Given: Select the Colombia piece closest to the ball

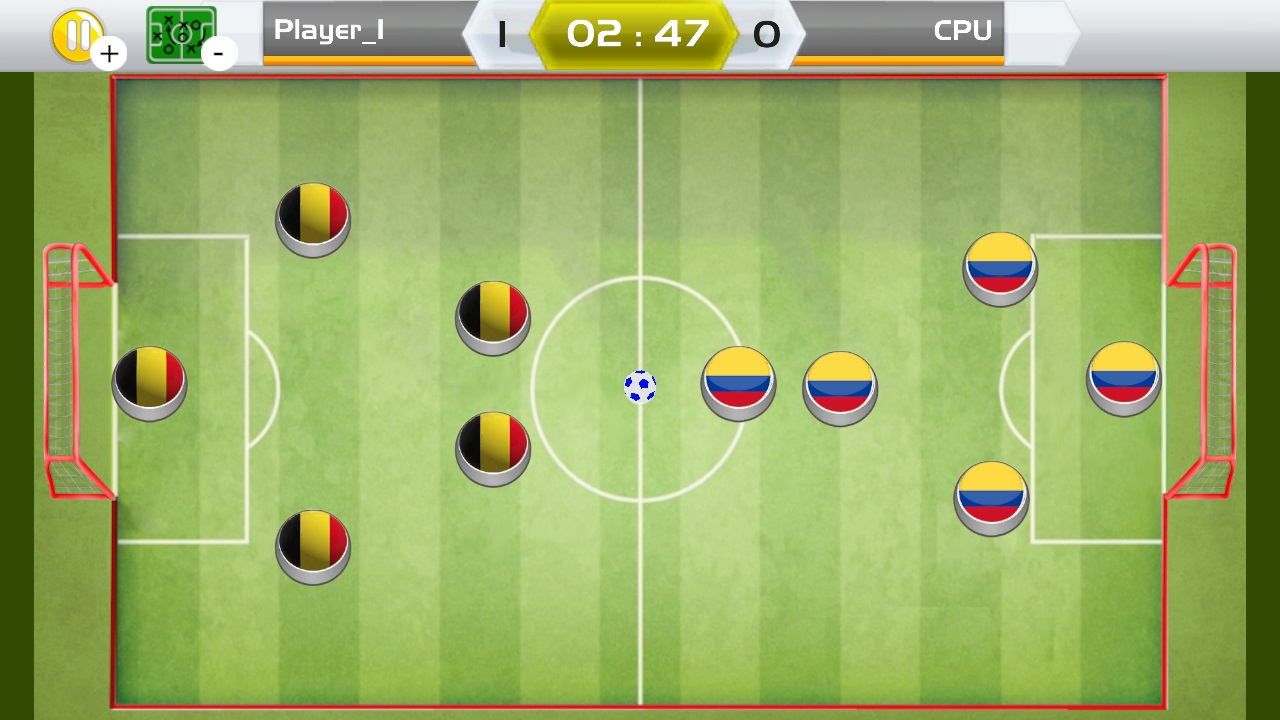Looking at the screenshot, I should (738, 385).
